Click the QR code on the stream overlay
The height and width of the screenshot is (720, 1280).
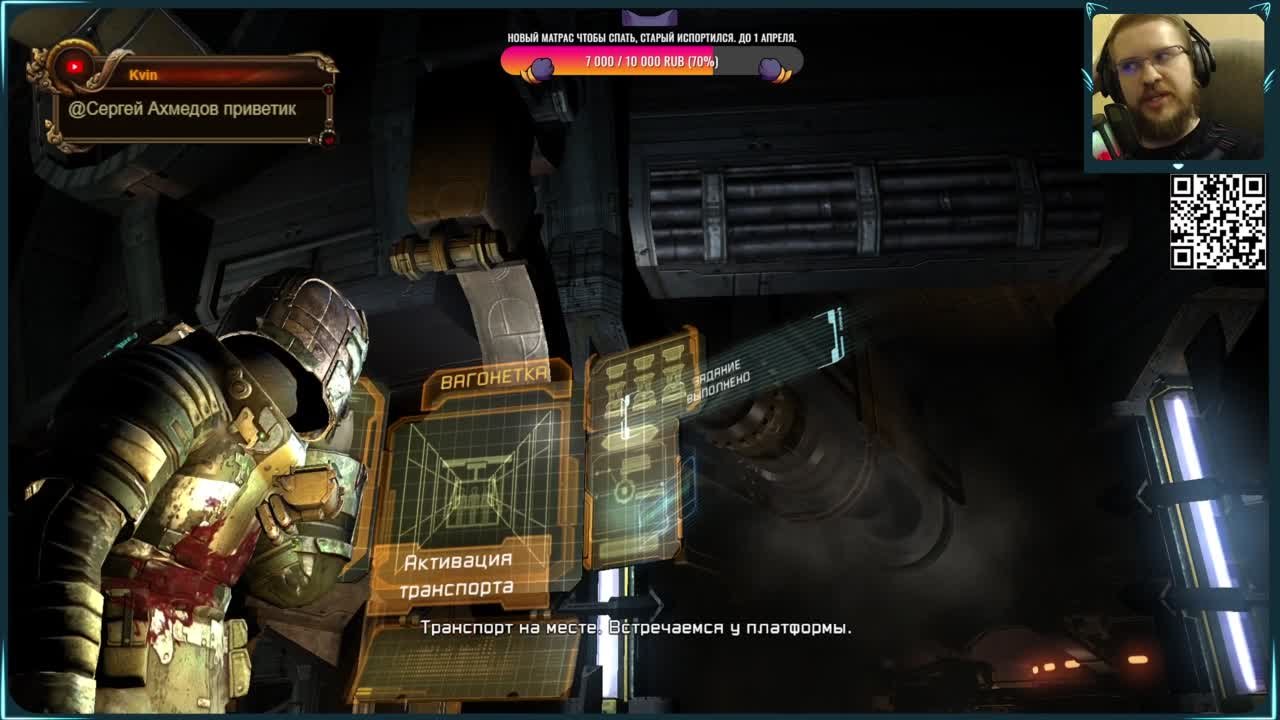pos(1217,222)
